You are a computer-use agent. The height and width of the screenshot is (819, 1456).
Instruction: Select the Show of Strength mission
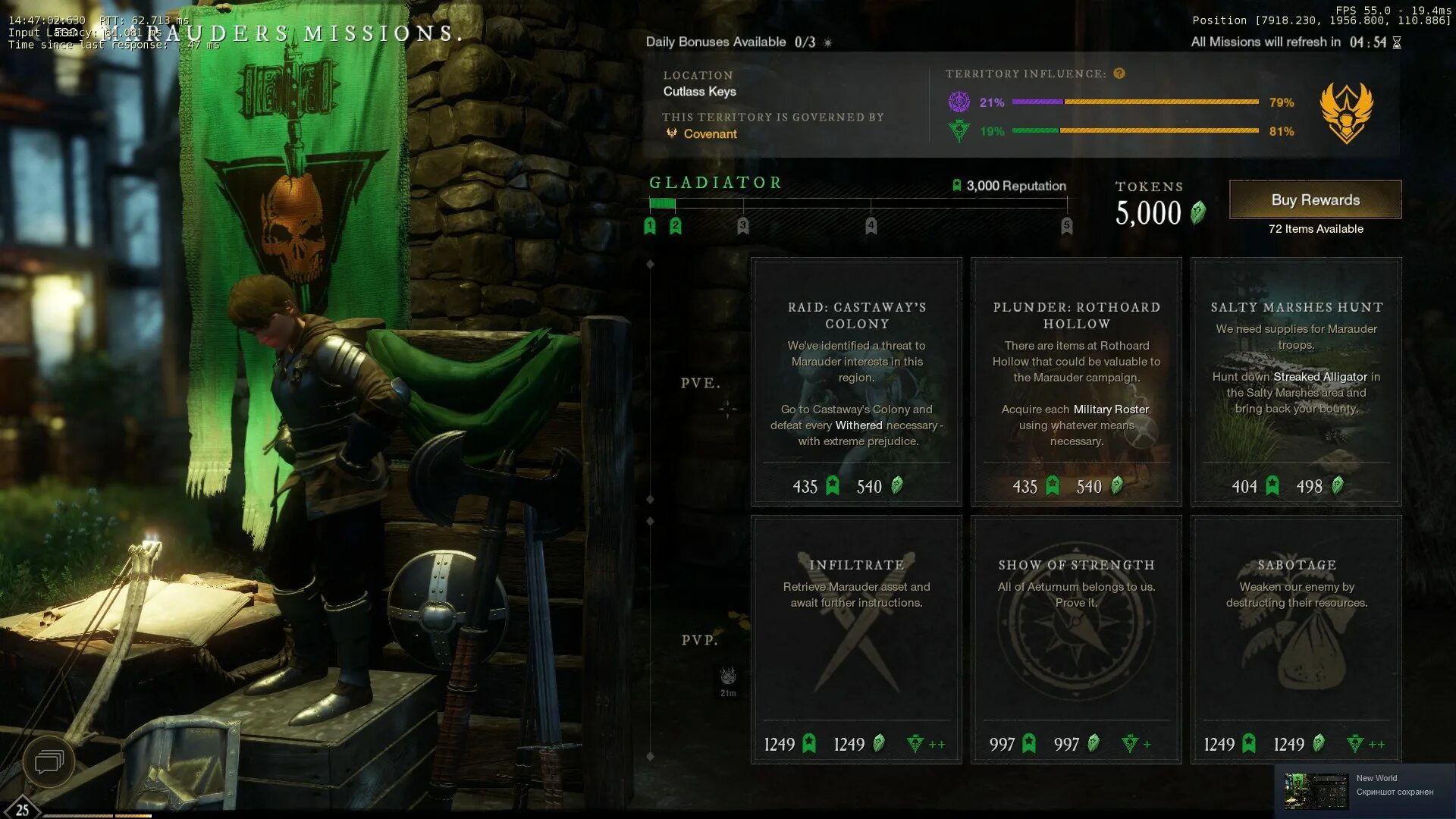click(1076, 639)
